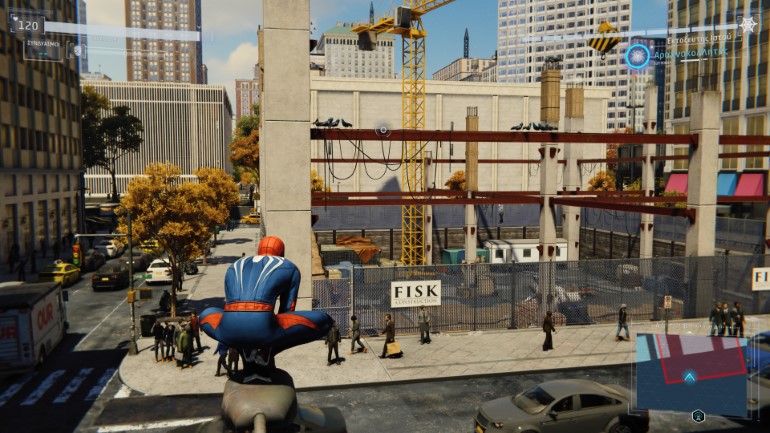Screen dimensions: 770x433
Task: Click the radio tower icon below minimap
Action: [x=698, y=416]
